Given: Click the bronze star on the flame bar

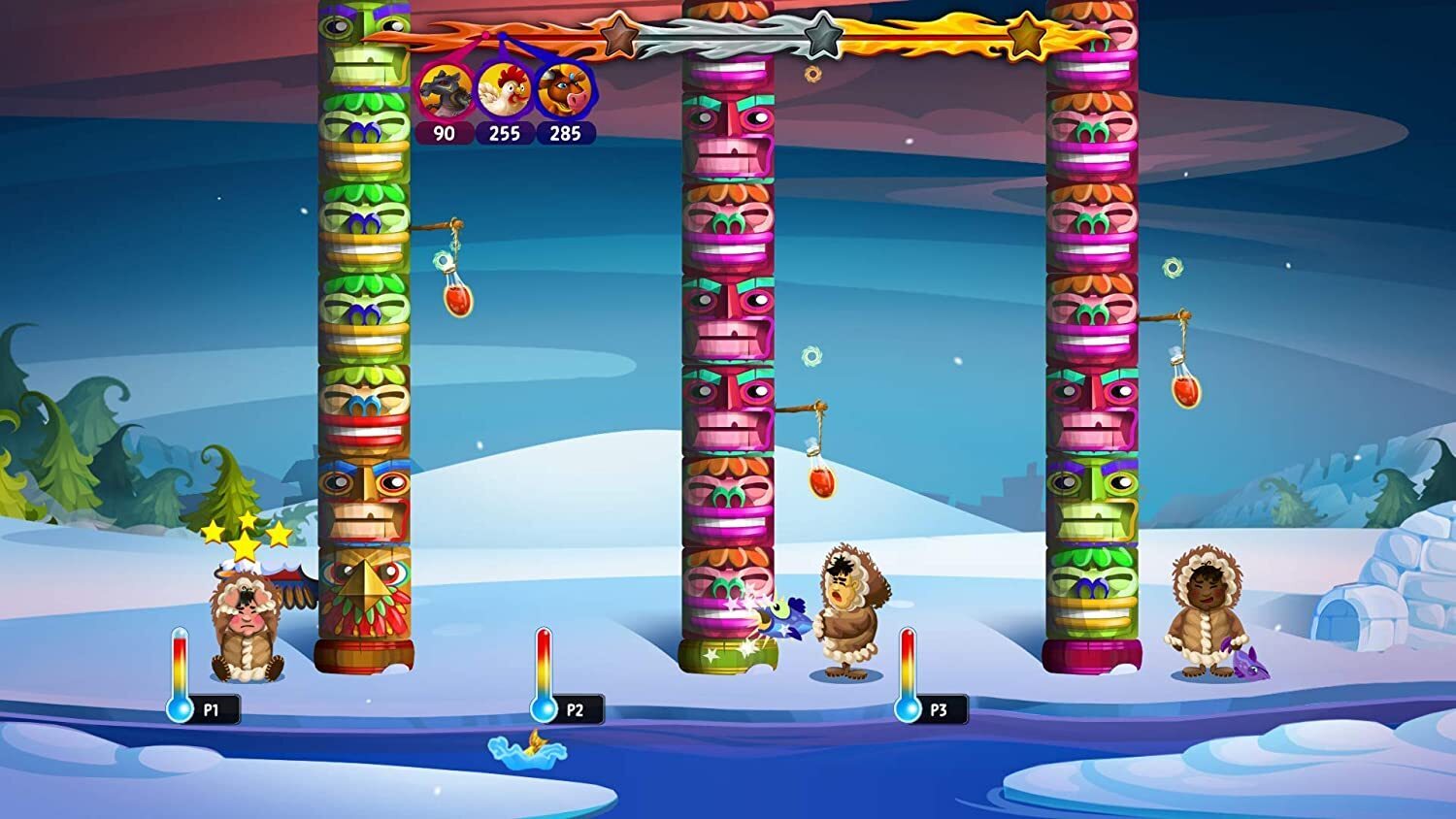Looking at the screenshot, I should click(x=618, y=38).
